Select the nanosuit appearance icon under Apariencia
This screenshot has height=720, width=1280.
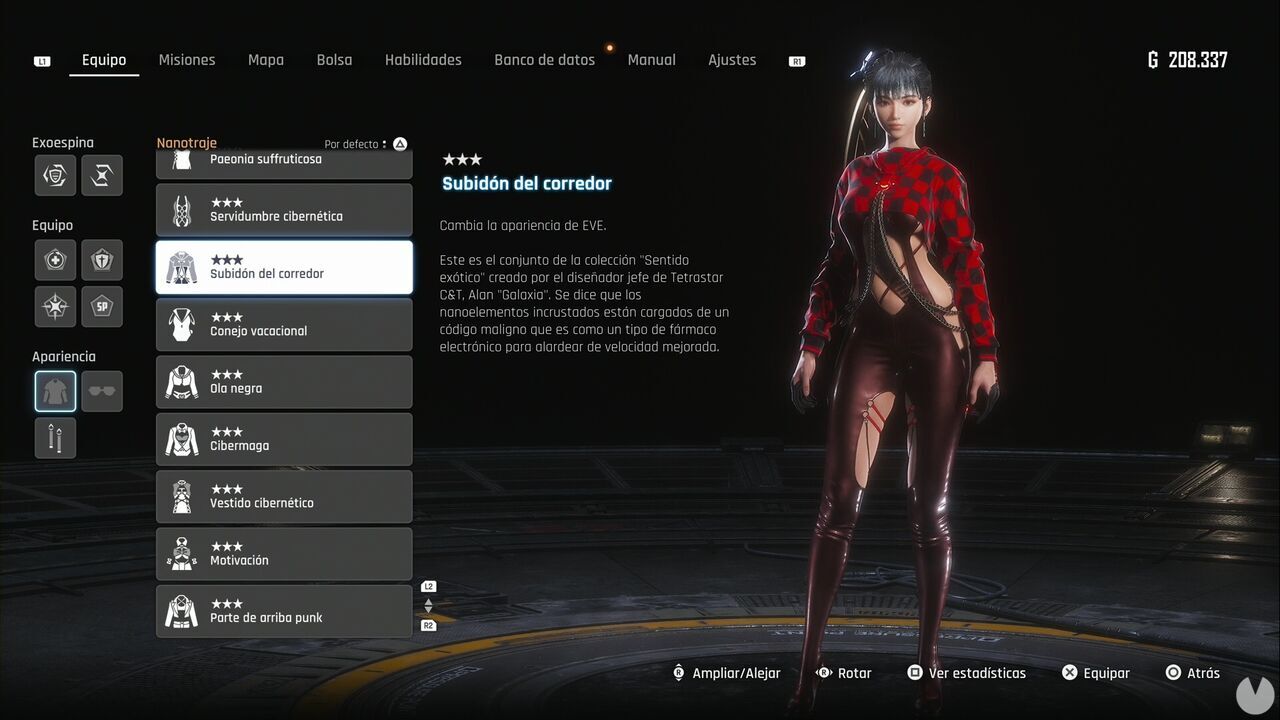55,390
